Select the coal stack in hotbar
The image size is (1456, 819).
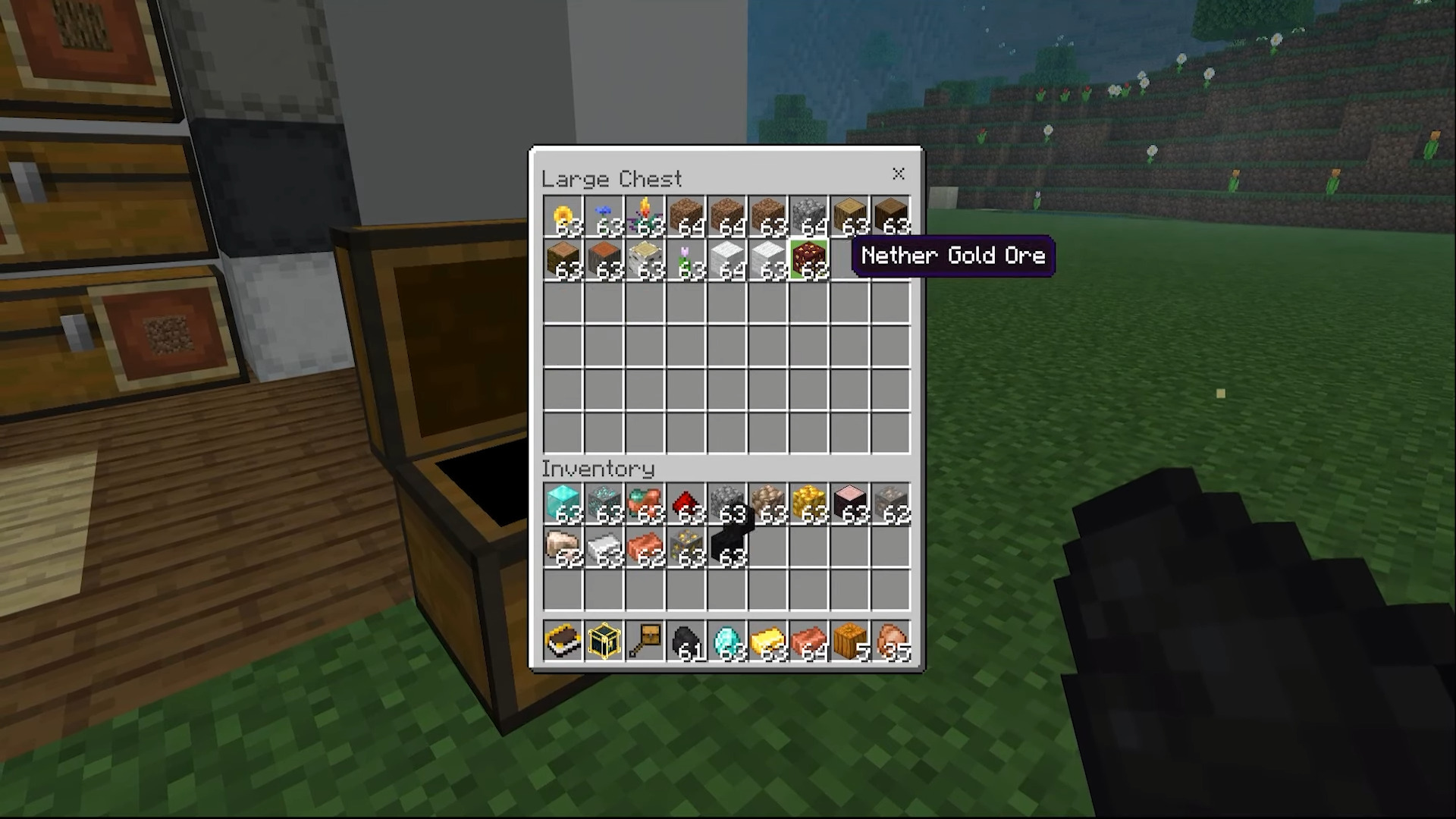686,642
